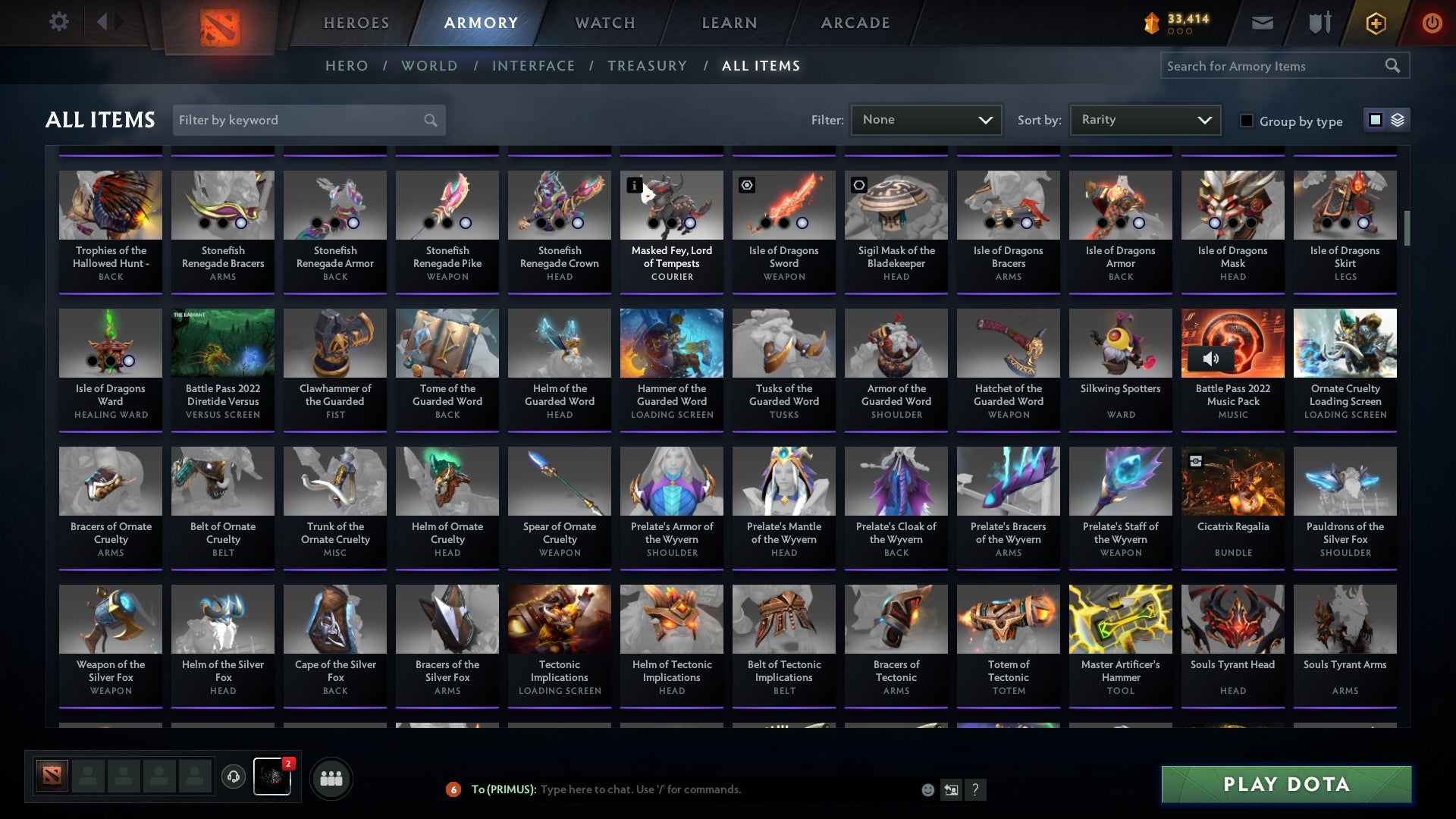The height and width of the screenshot is (819, 1456).
Task: Enable Group by type
Action: (1247, 121)
